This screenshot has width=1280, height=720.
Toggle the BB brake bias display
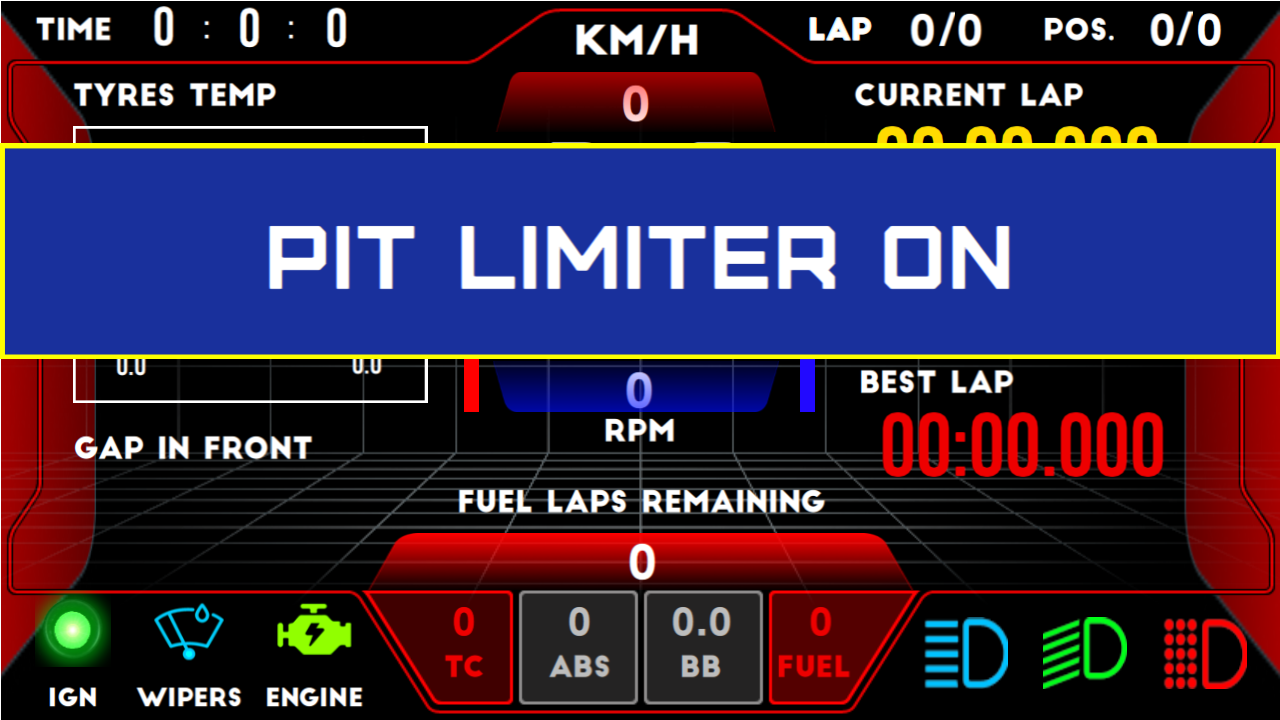(x=703, y=645)
